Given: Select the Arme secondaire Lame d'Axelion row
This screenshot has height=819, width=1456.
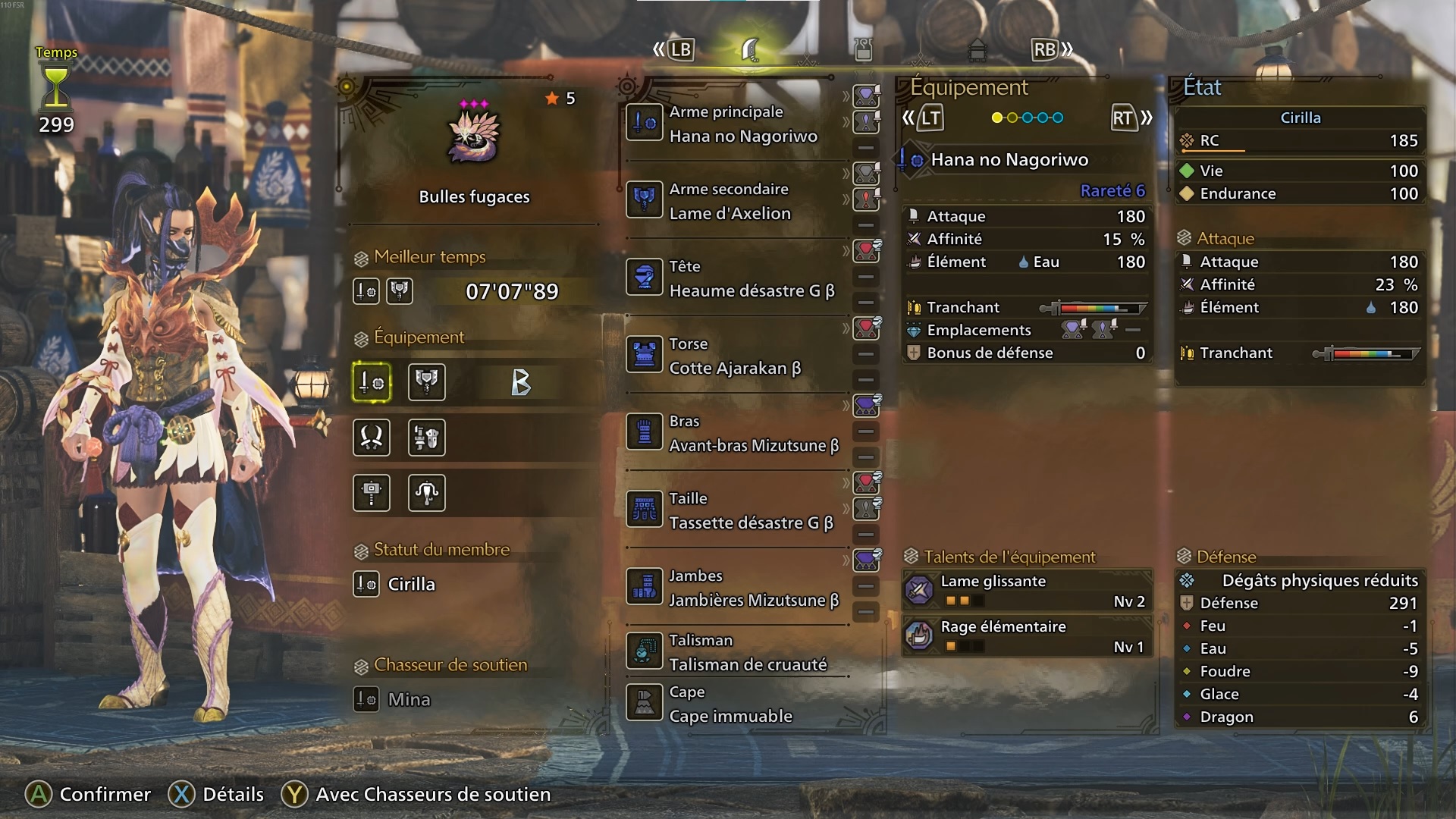Looking at the screenshot, I should (x=734, y=201).
